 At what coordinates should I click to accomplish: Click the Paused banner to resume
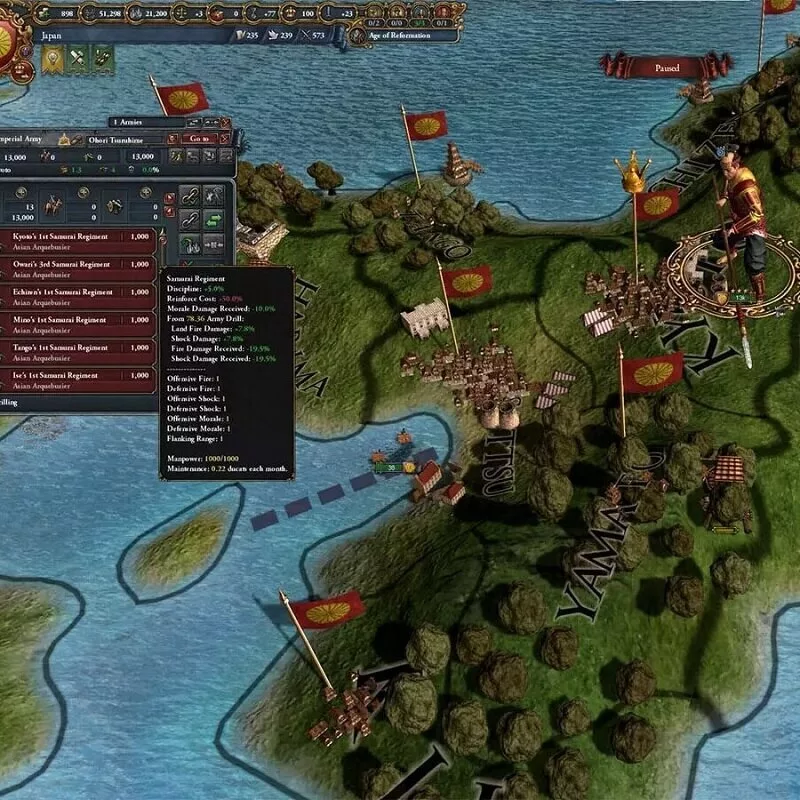coord(653,69)
